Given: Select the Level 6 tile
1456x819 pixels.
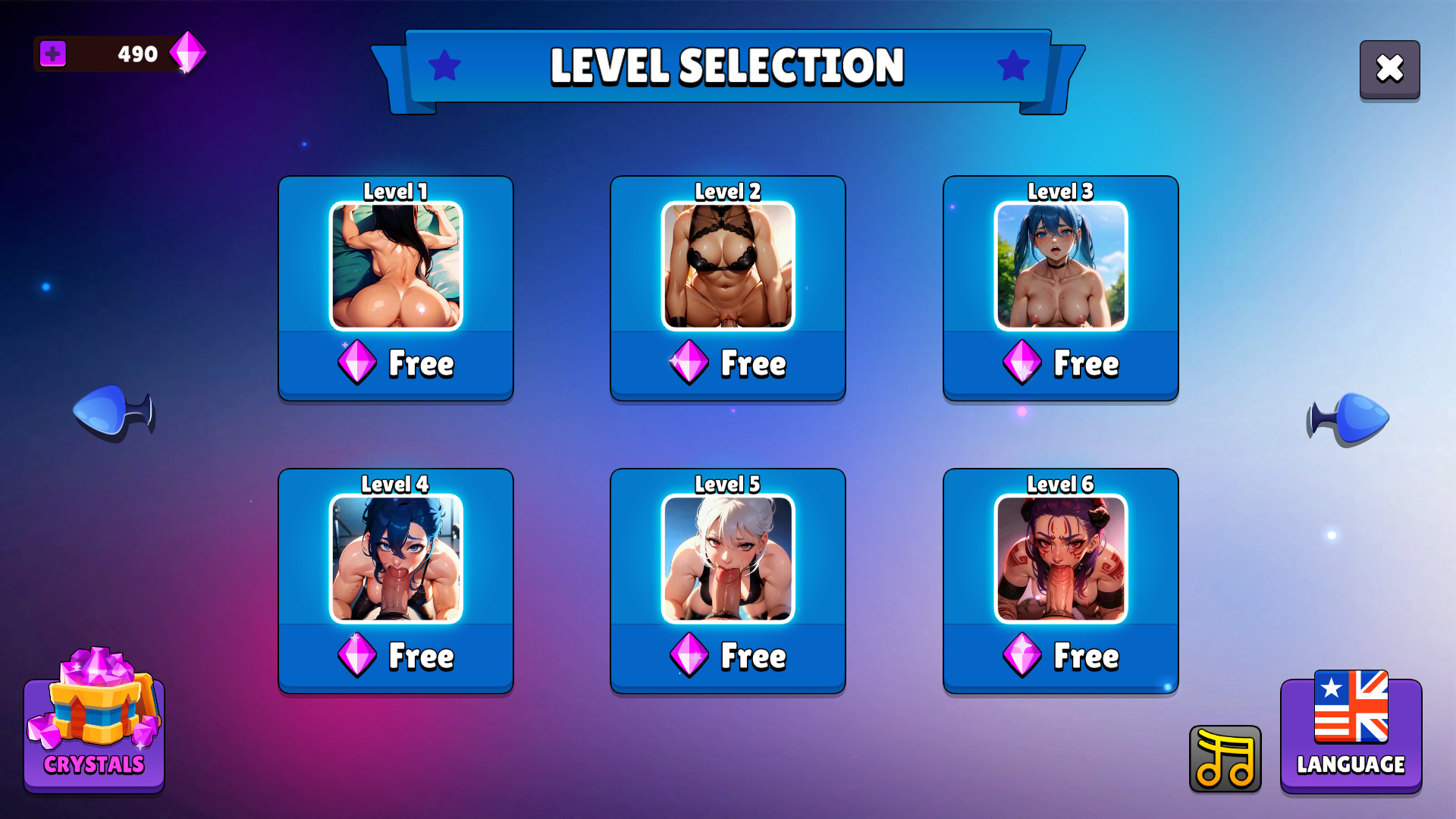Looking at the screenshot, I should [x=1060, y=581].
